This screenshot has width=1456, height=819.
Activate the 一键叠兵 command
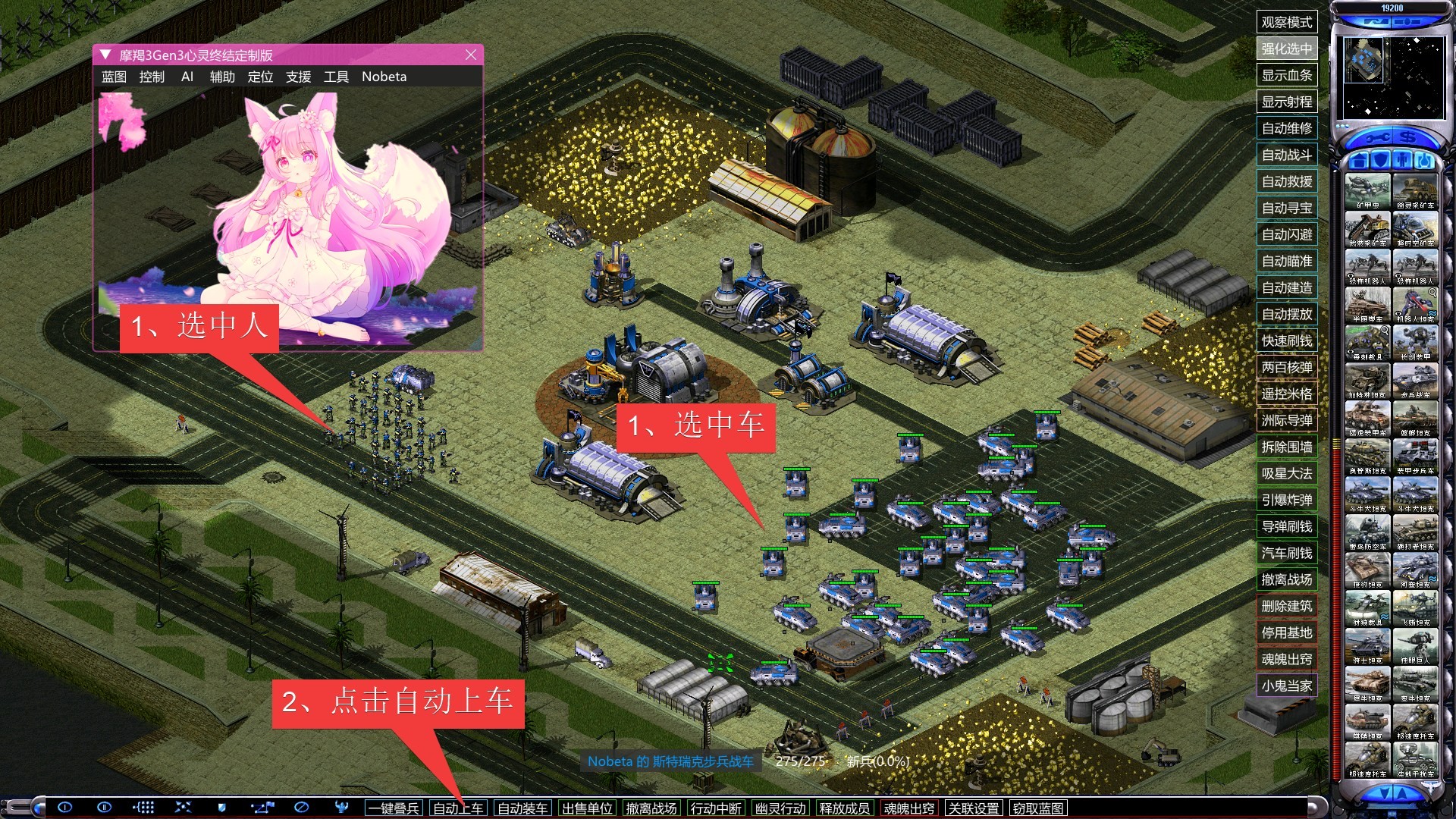(x=394, y=808)
